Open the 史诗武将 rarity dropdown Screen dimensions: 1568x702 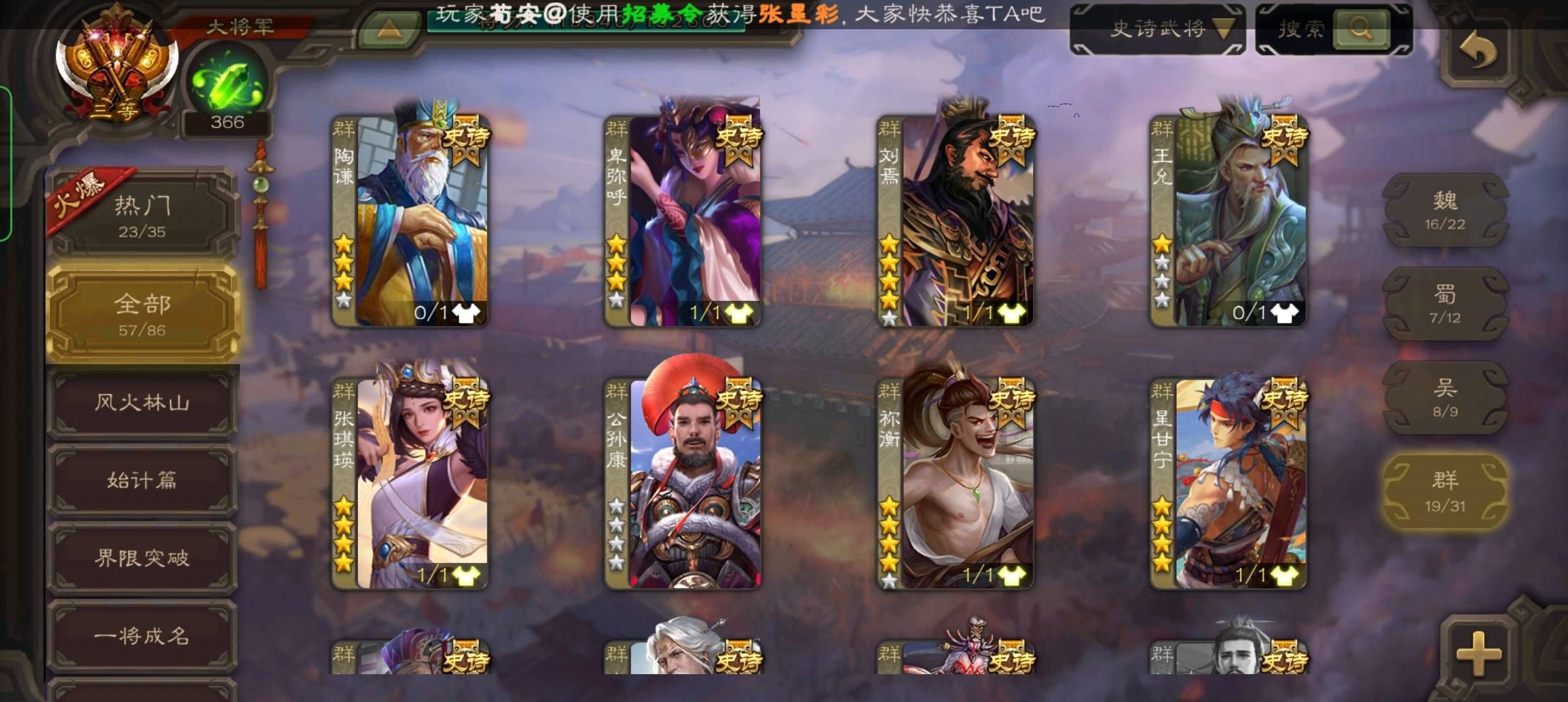click(1158, 29)
